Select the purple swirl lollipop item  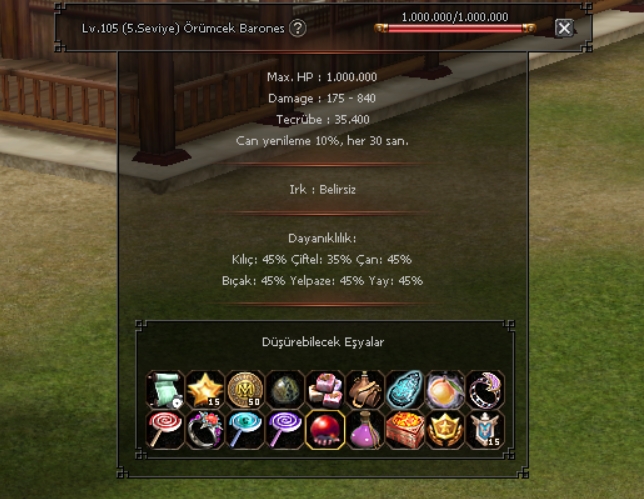[284, 429]
